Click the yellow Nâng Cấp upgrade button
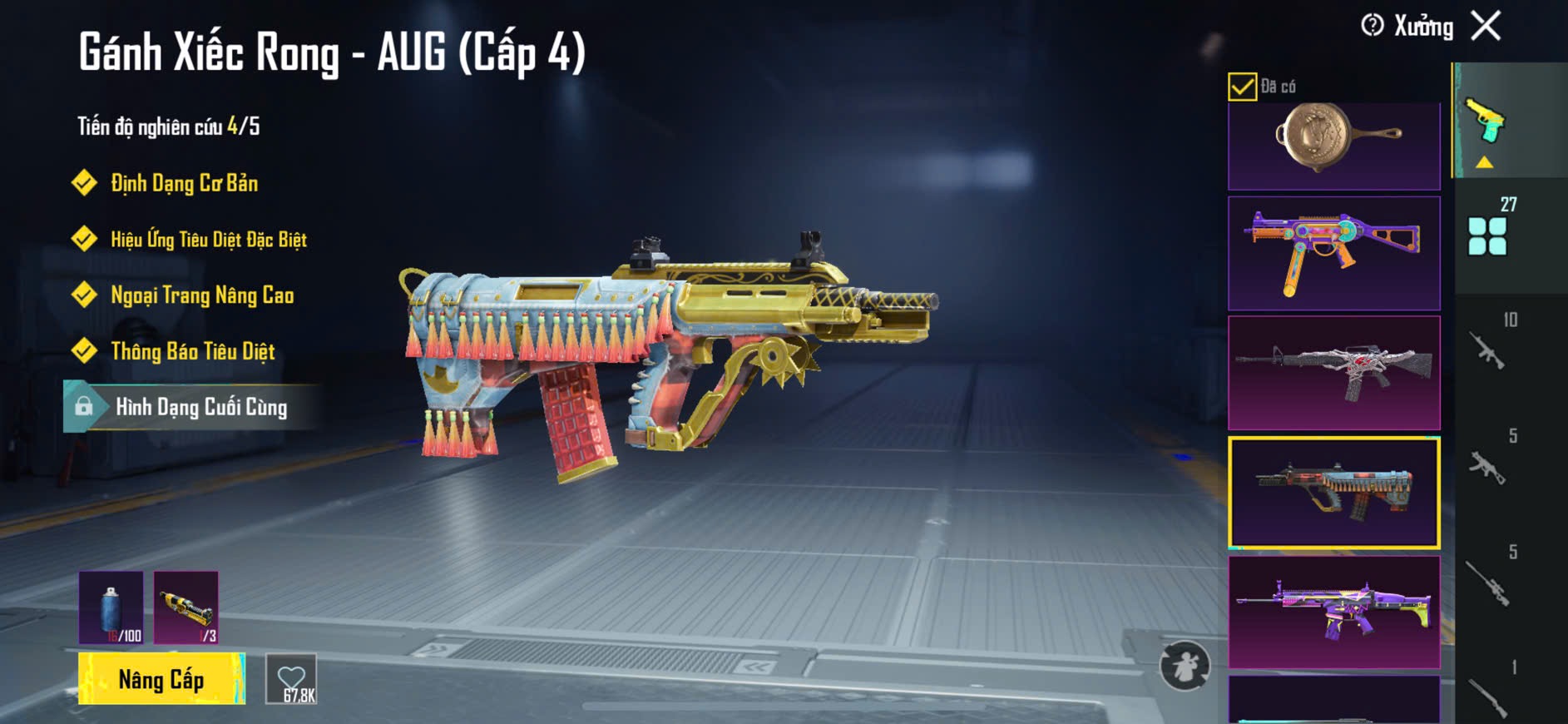Viewport: 1568px width, 724px height. click(x=161, y=679)
